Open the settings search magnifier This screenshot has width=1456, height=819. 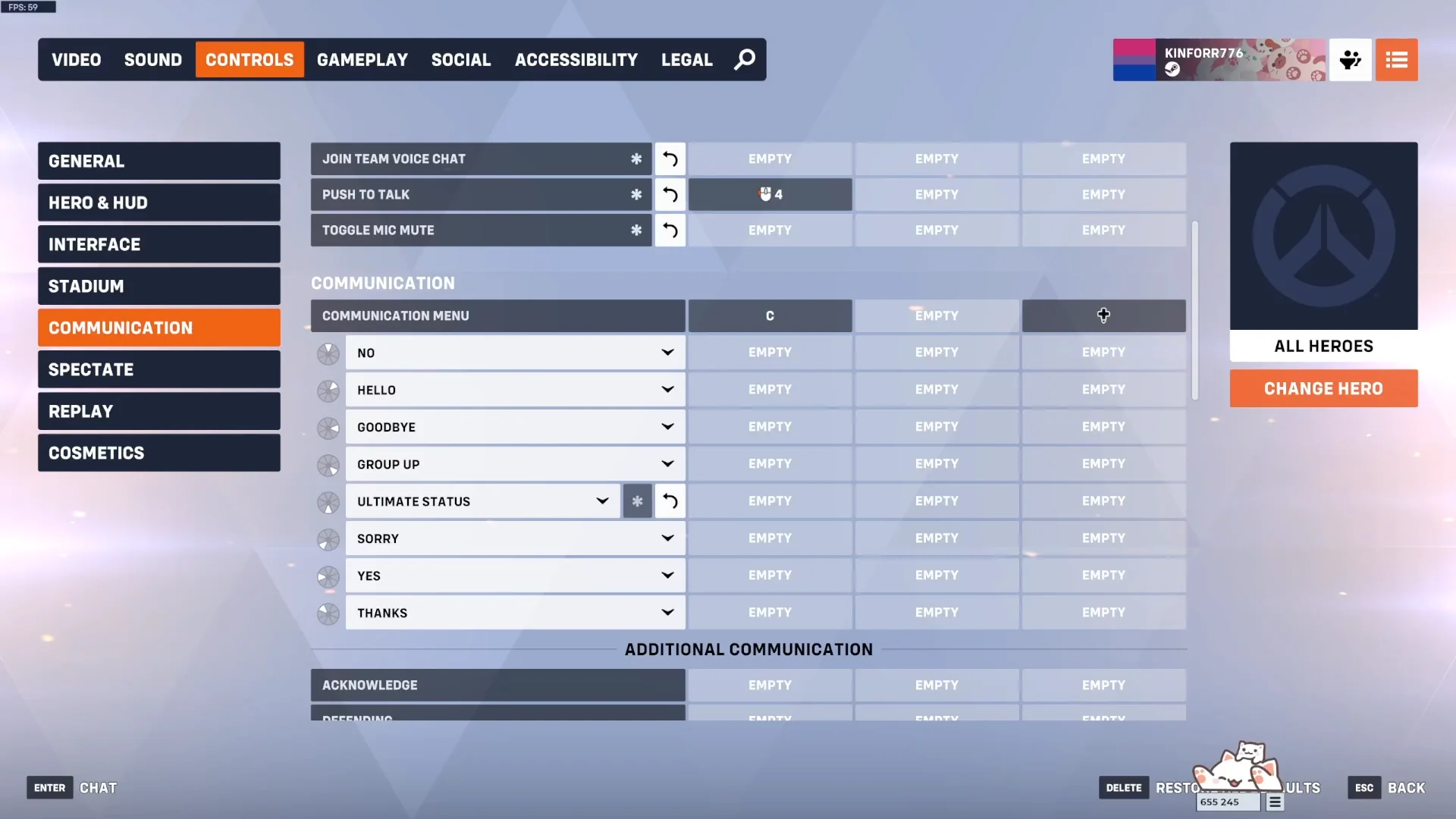click(x=744, y=59)
